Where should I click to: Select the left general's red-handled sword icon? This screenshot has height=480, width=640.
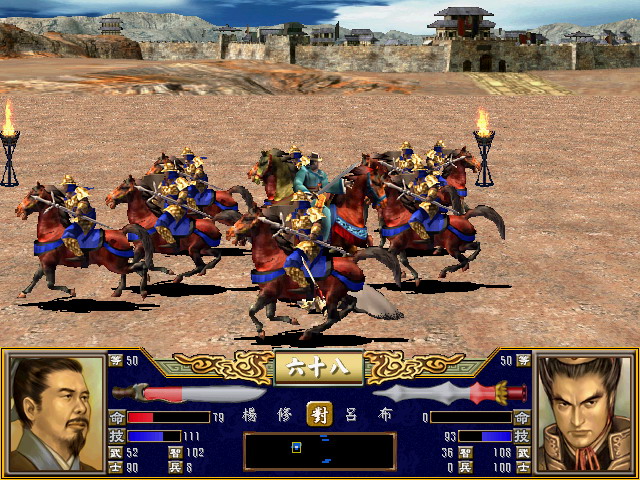point(190,392)
